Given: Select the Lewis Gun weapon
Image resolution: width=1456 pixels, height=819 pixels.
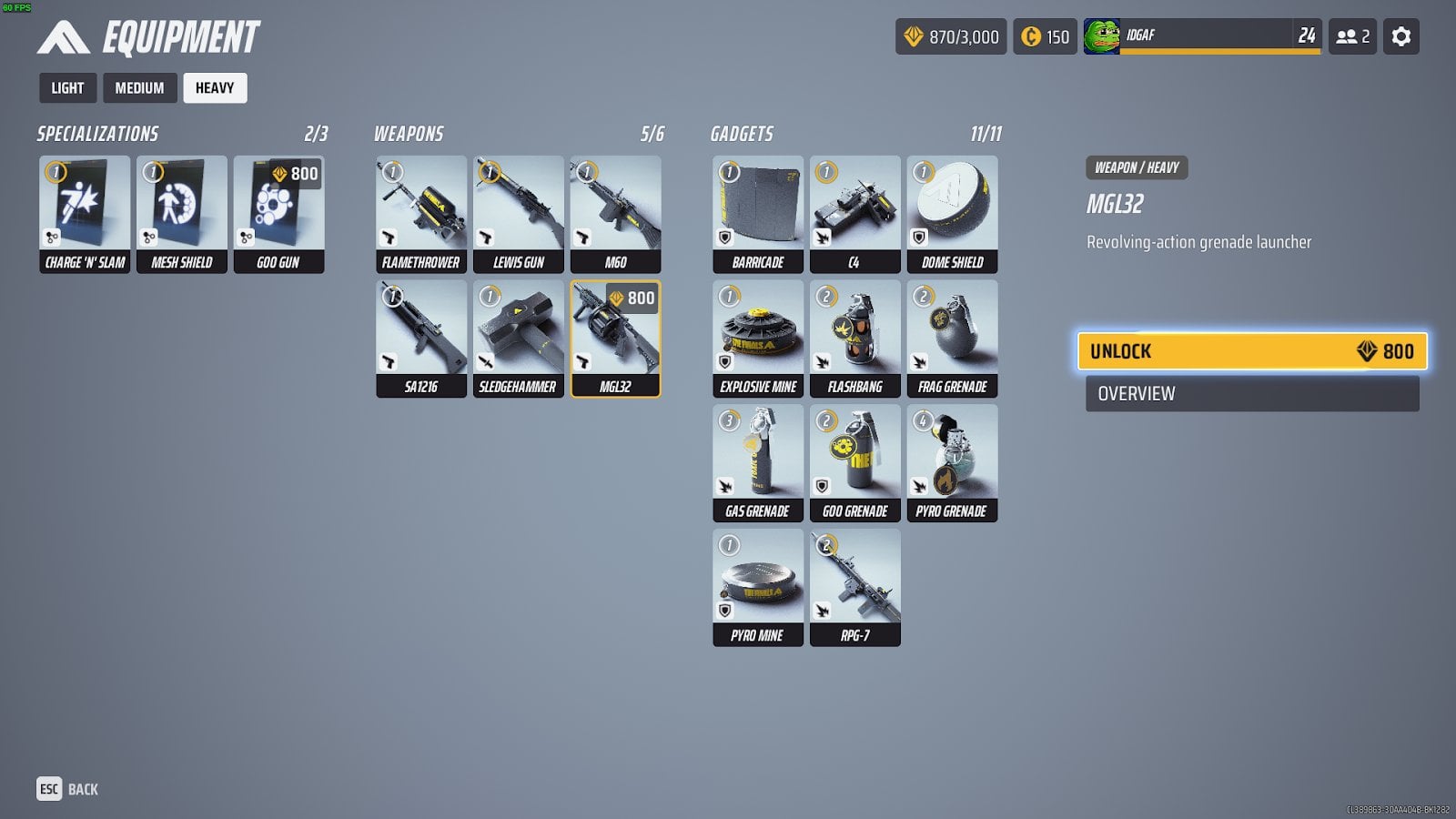Looking at the screenshot, I should tap(519, 214).
